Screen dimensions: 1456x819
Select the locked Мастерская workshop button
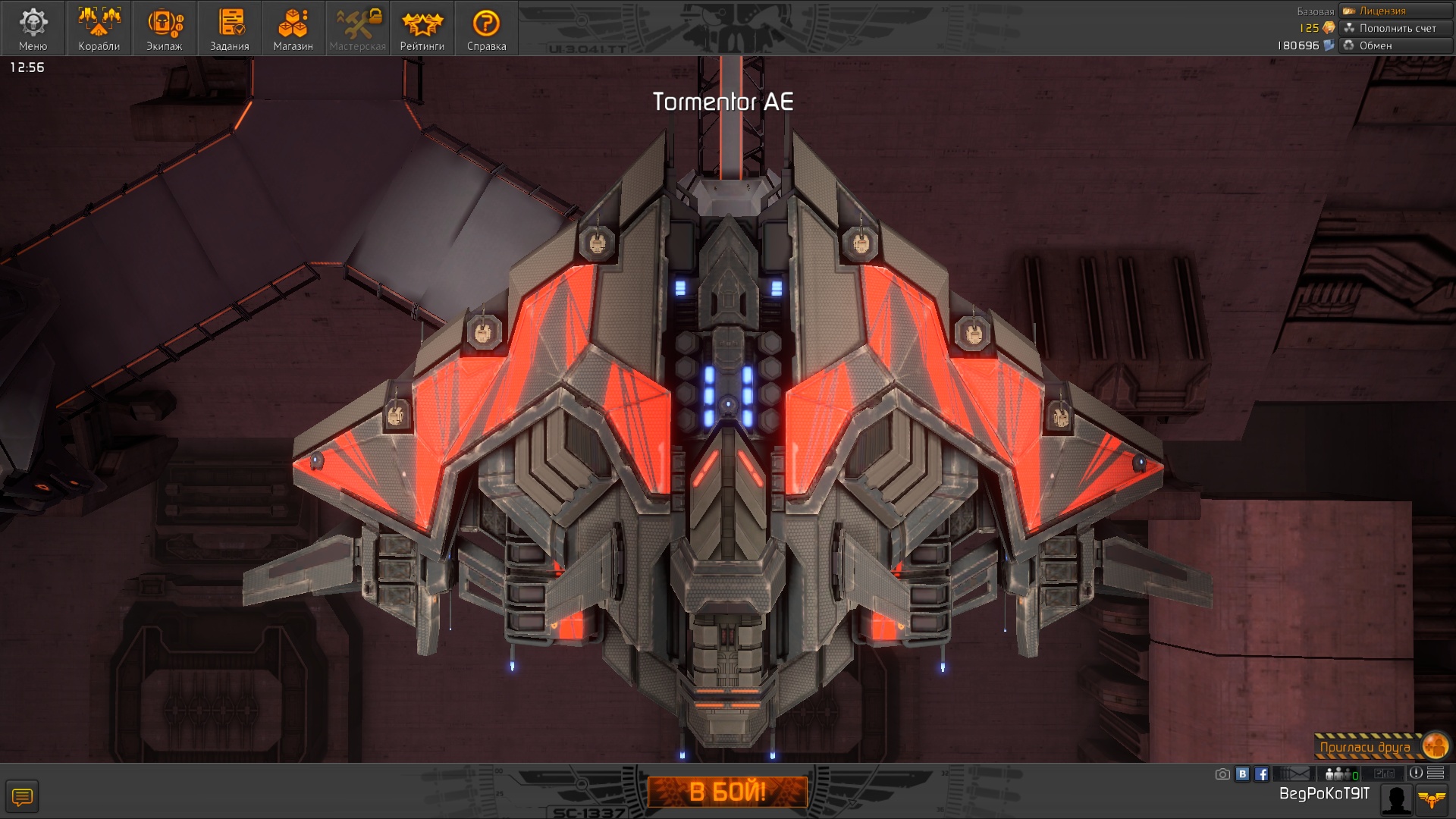point(358,28)
